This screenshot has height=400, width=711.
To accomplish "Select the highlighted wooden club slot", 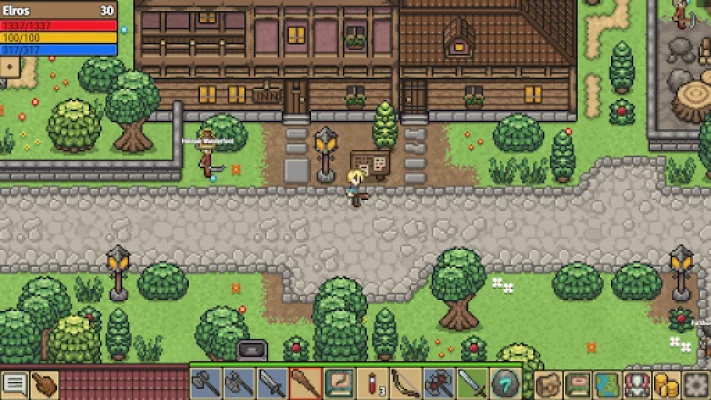I will click(307, 384).
